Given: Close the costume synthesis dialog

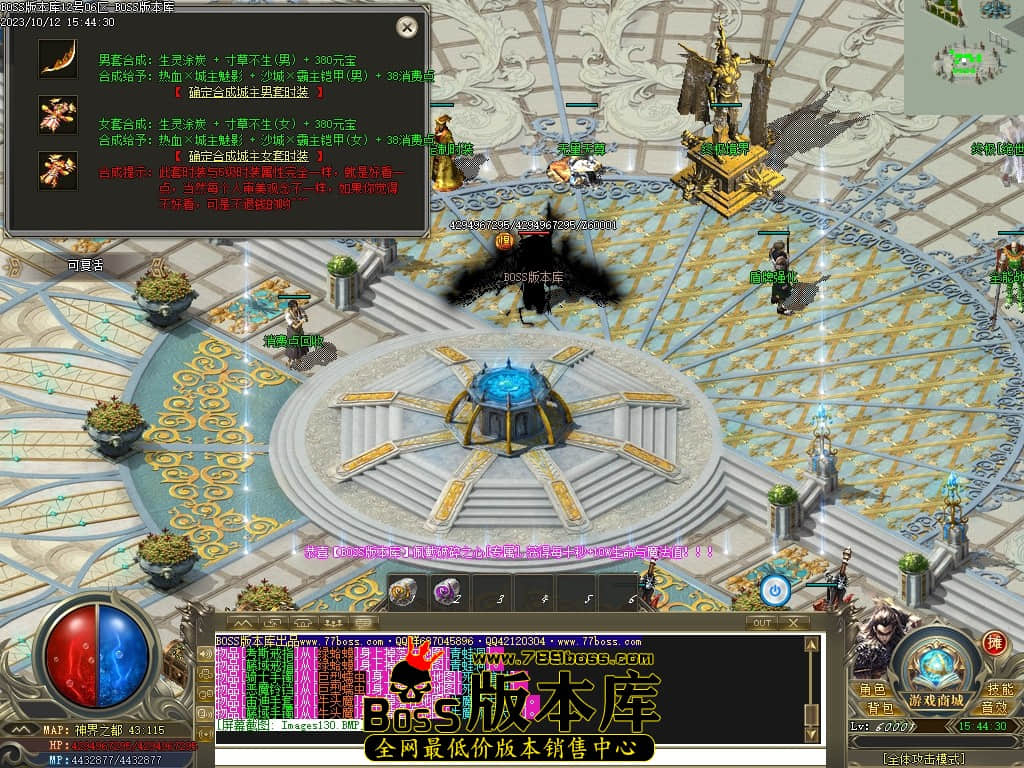Looking at the screenshot, I should (406, 27).
